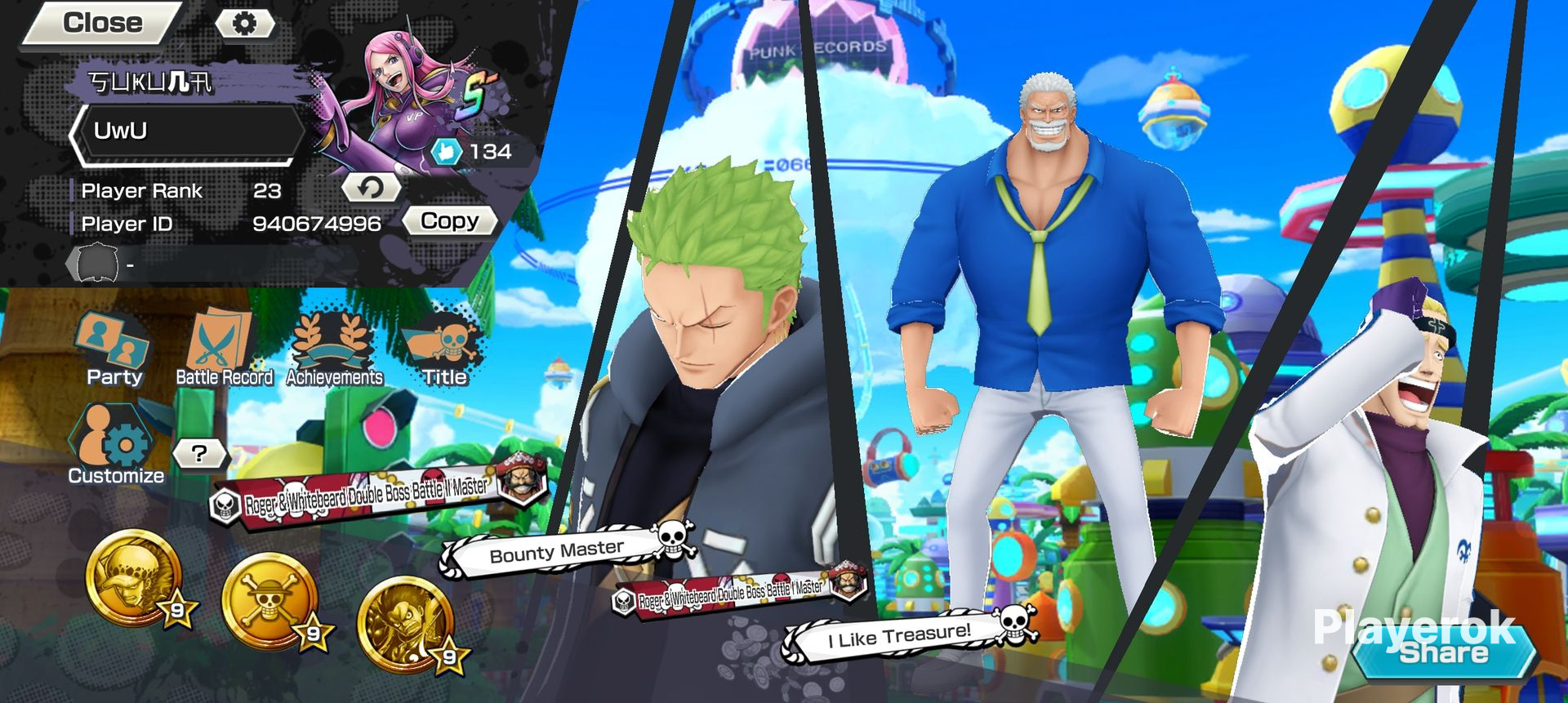Viewport: 1568px width, 703px height.
Task: Give a like with the thumbs-up icon
Action: tap(447, 151)
